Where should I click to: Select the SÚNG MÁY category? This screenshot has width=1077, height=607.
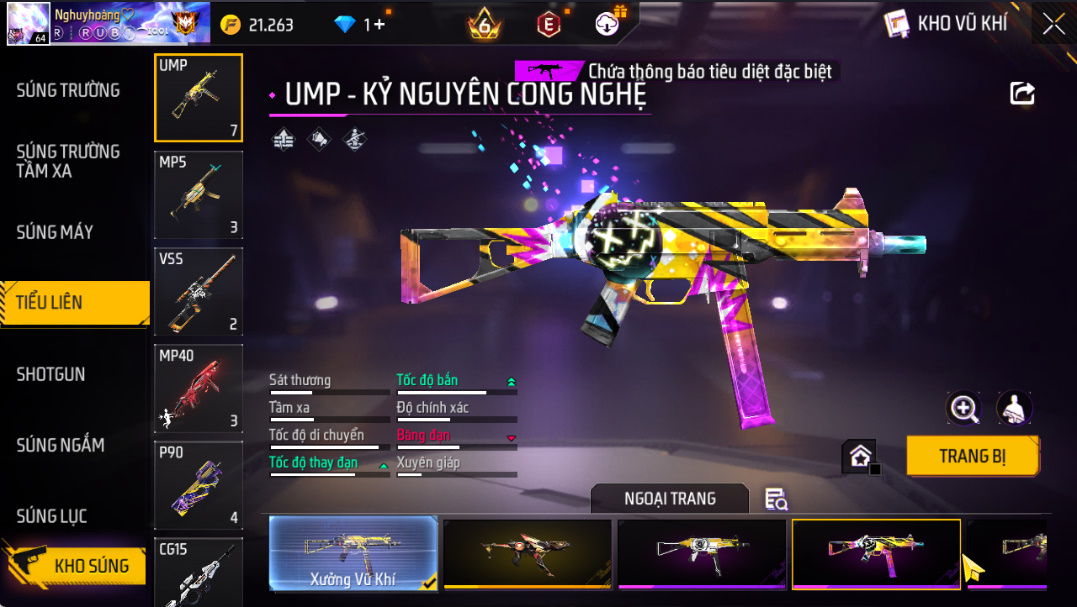point(55,232)
